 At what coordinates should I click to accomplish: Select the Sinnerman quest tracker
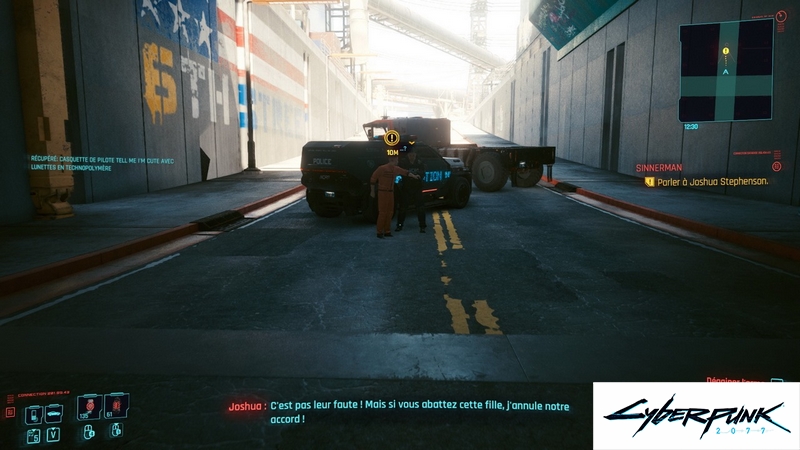click(x=660, y=168)
